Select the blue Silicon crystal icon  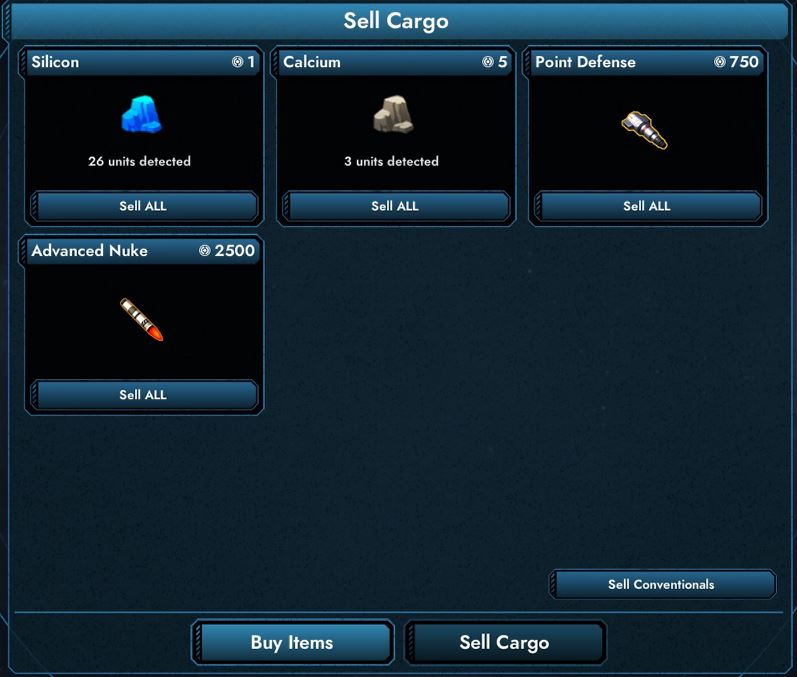pyautogui.click(x=141, y=116)
